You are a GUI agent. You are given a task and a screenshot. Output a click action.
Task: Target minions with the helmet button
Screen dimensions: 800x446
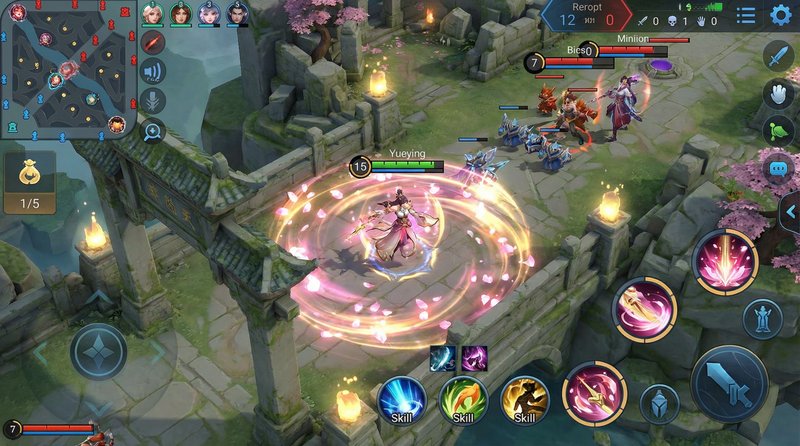[659, 403]
